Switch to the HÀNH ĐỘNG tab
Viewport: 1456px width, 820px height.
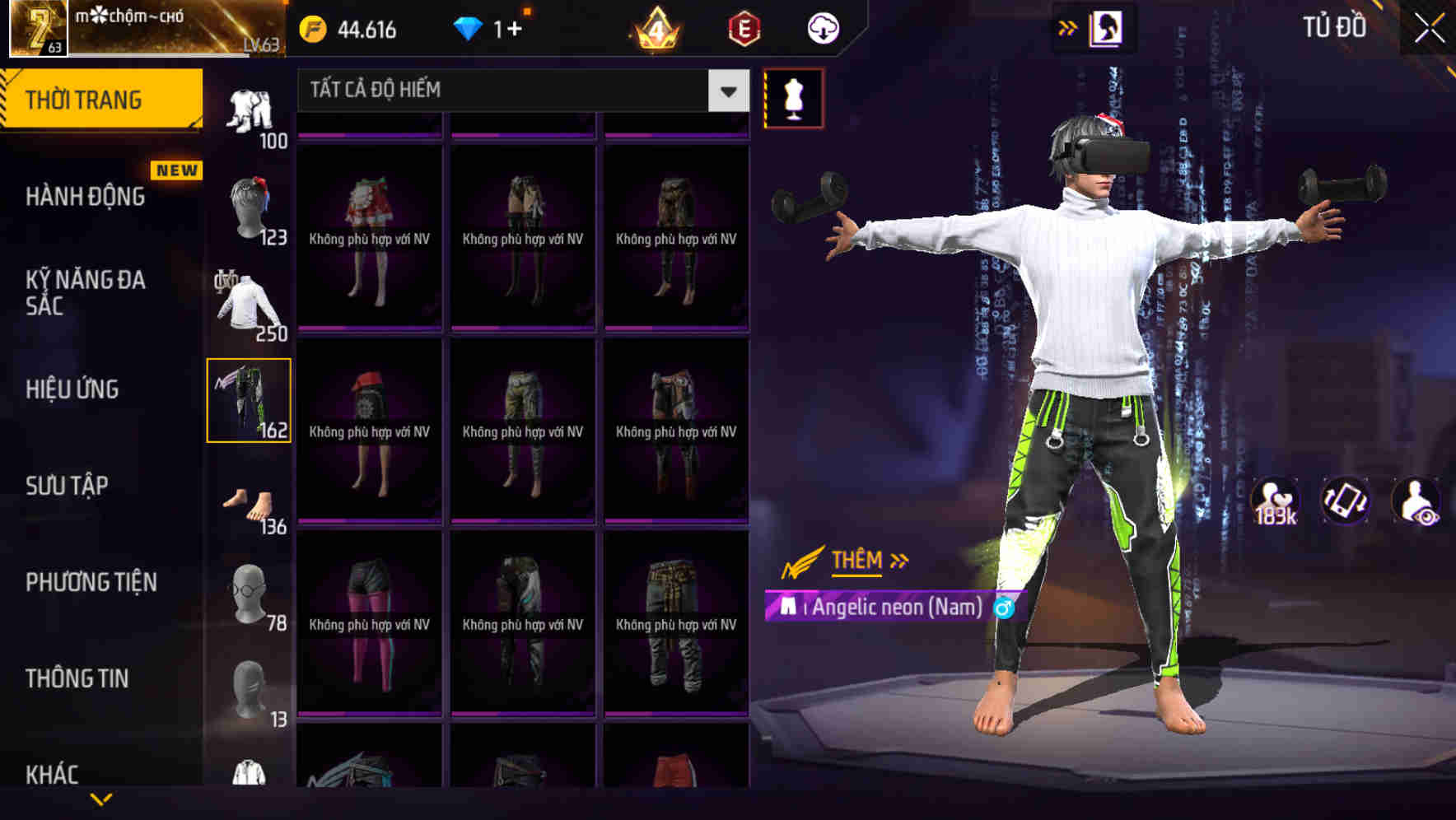tap(82, 197)
